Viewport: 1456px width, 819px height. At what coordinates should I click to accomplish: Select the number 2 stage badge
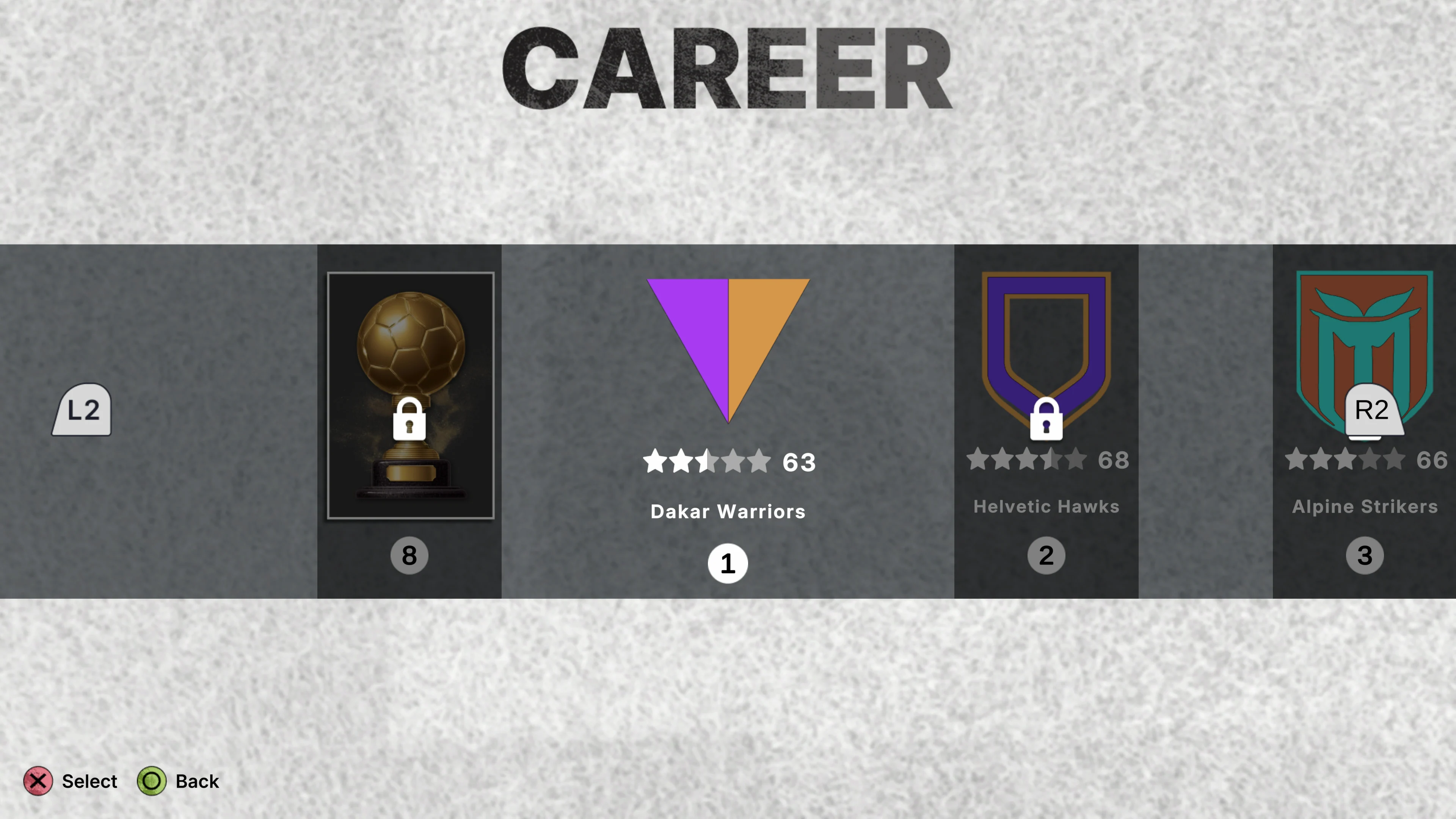tap(1046, 555)
